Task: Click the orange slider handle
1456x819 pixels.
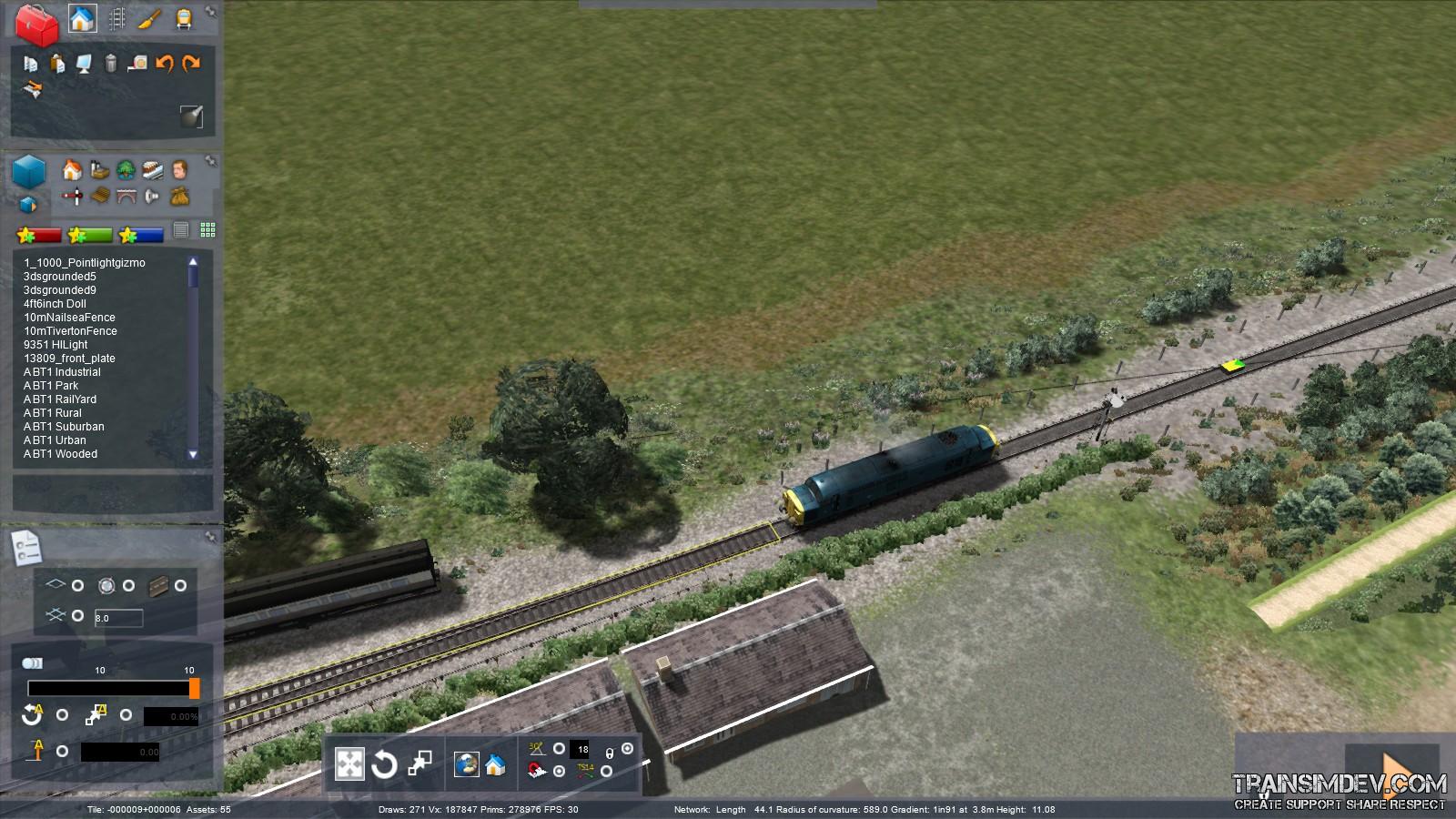Action: [x=195, y=689]
